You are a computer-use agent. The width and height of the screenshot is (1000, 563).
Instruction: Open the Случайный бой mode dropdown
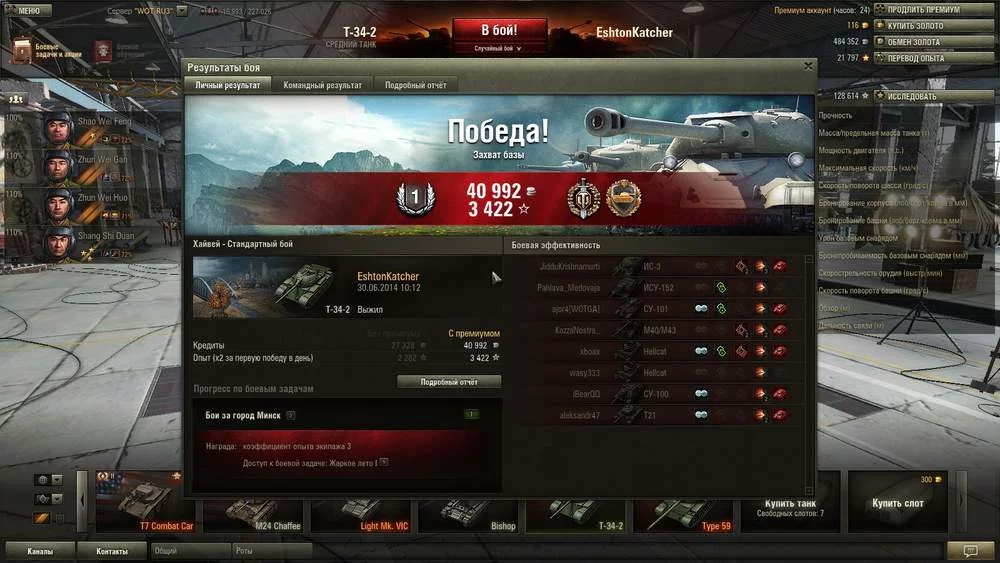[x=499, y=47]
